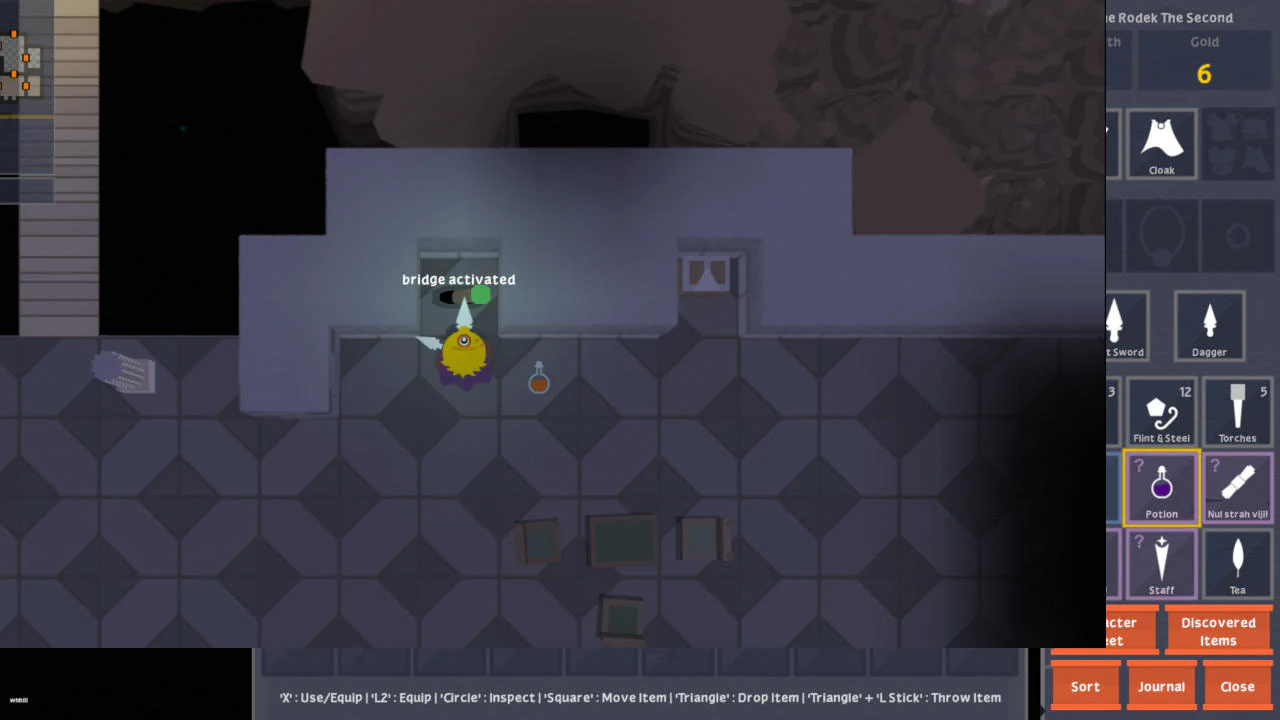
Task: Select the Dagger inventory icon
Action: (x=1209, y=325)
